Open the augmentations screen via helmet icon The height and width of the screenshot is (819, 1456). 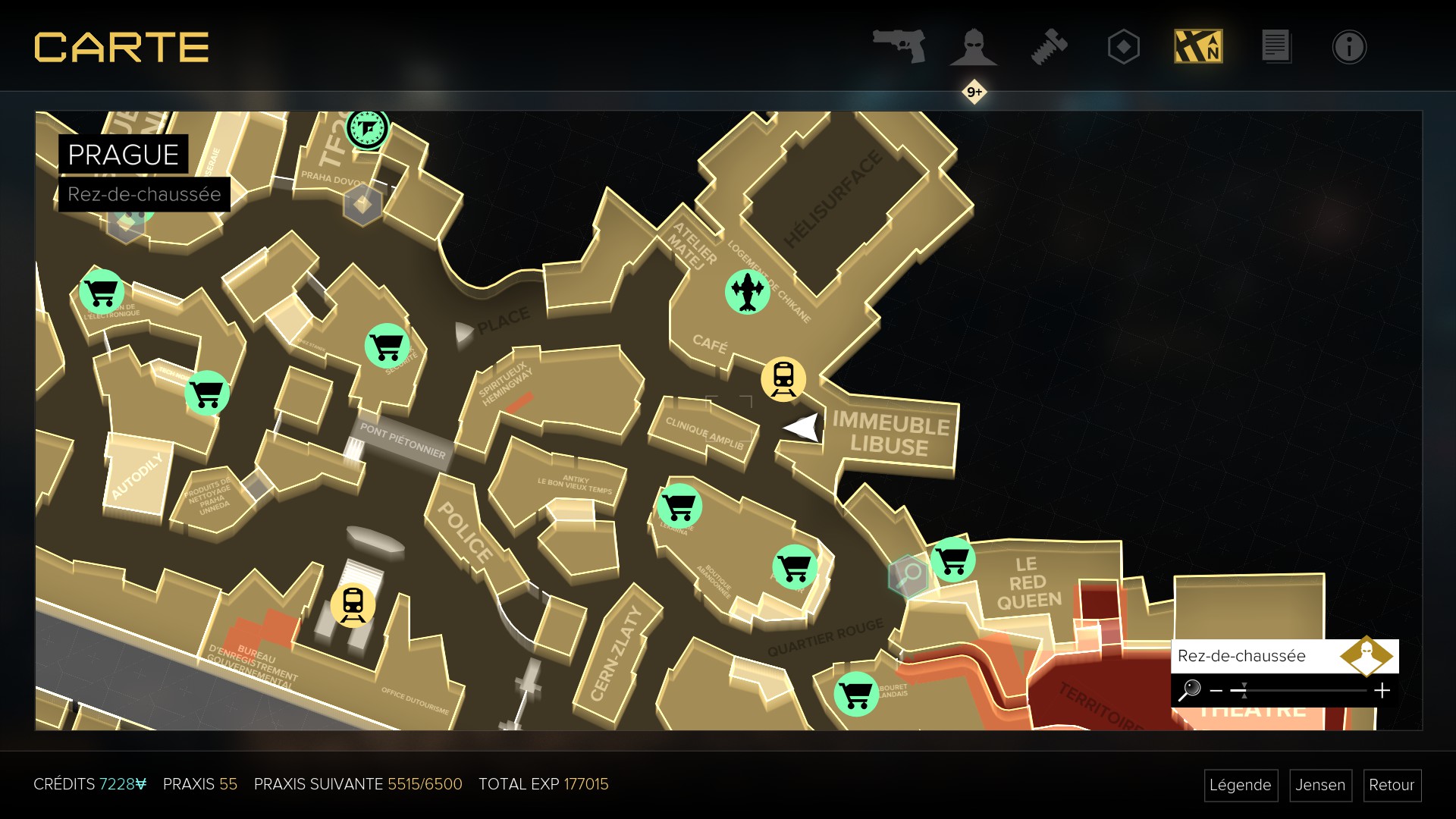[974, 46]
